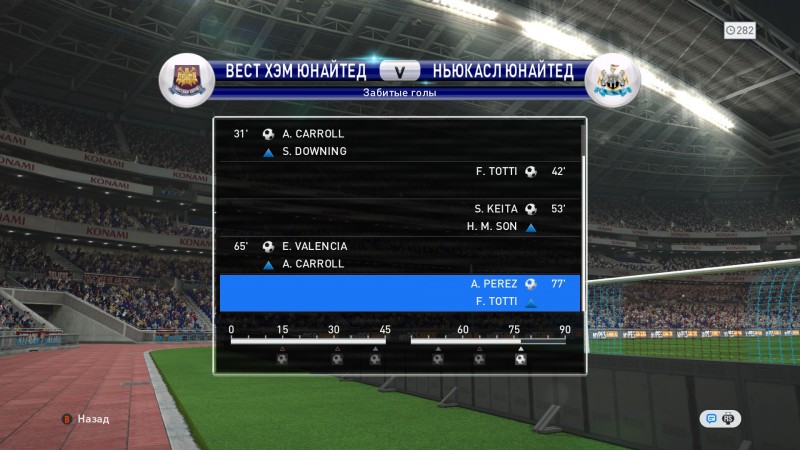This screenshot has width=800, height=450.
Task: Select A. Carroll's 31st-minute goal row
Action: click(400, 142)
